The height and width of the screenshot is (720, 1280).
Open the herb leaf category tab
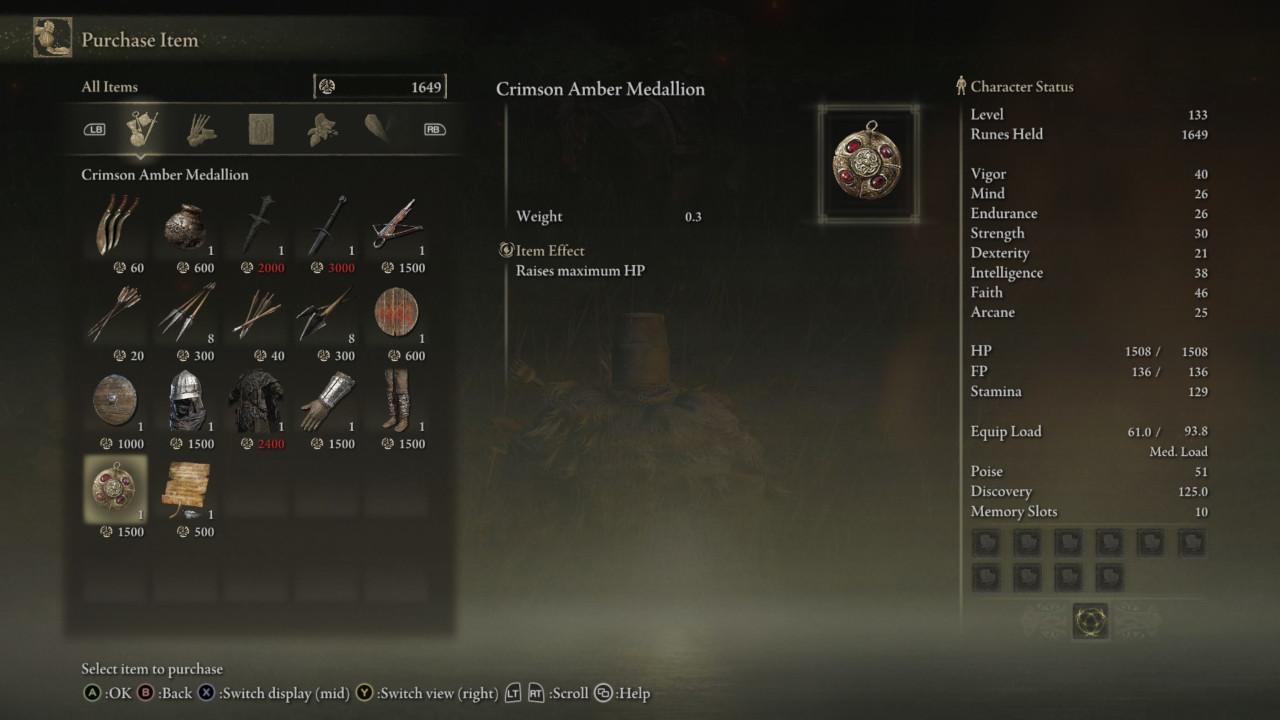click(x=321, y=129)
